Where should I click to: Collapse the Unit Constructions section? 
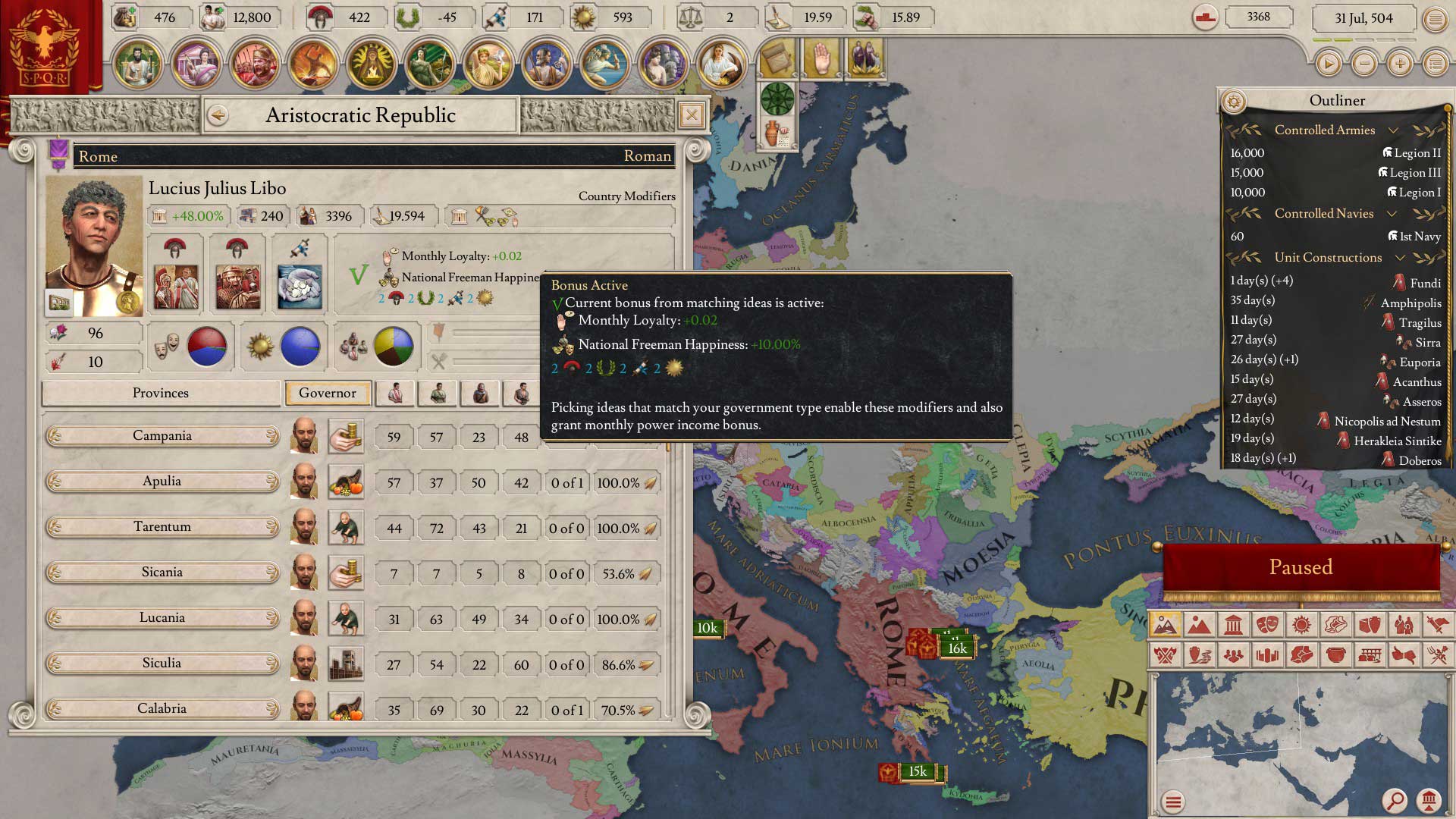[x=1400, y=258]
